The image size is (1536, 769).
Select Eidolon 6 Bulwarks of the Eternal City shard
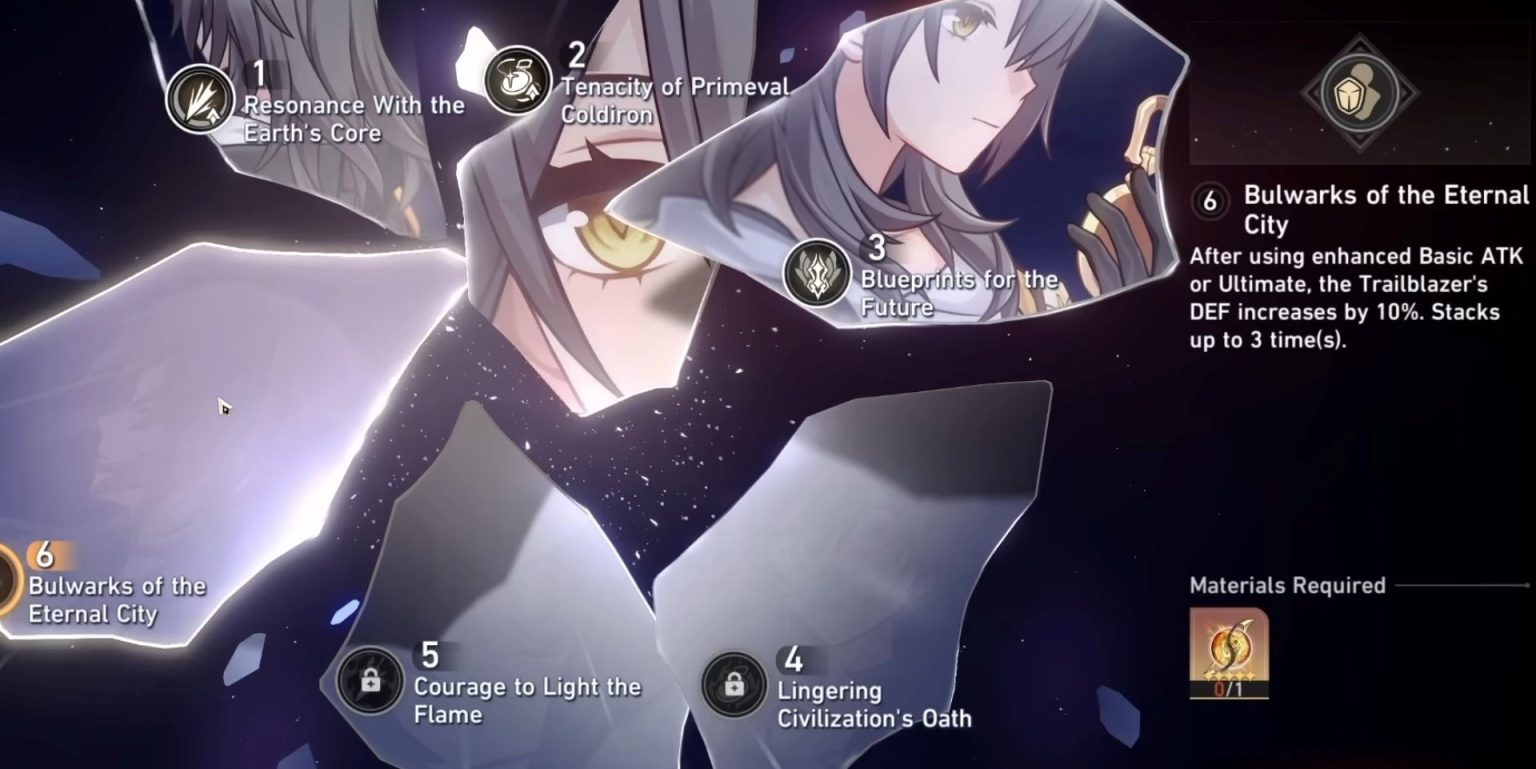coord(10,582)
